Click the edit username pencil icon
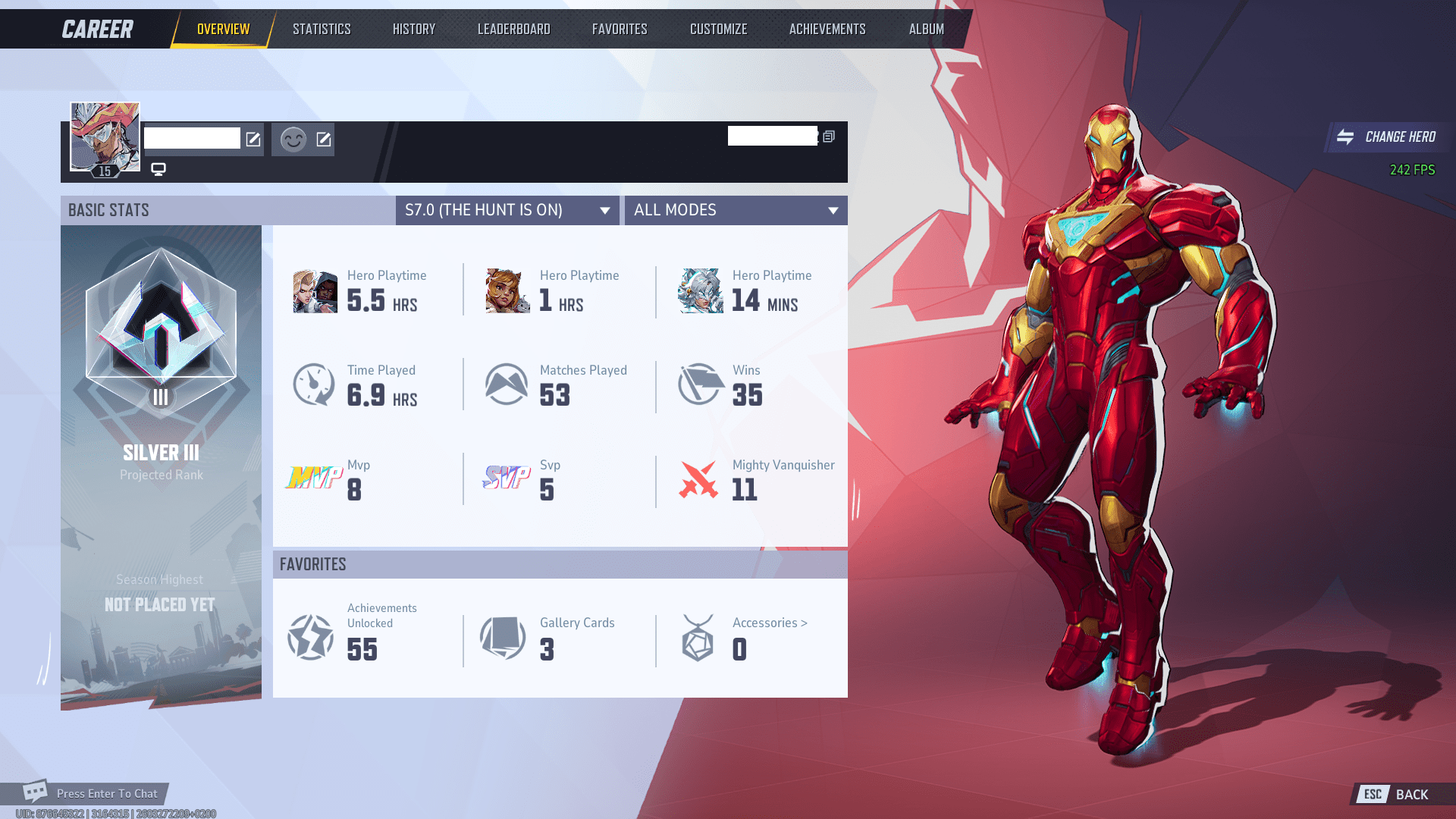1456x819 pixels. point(251,139)
